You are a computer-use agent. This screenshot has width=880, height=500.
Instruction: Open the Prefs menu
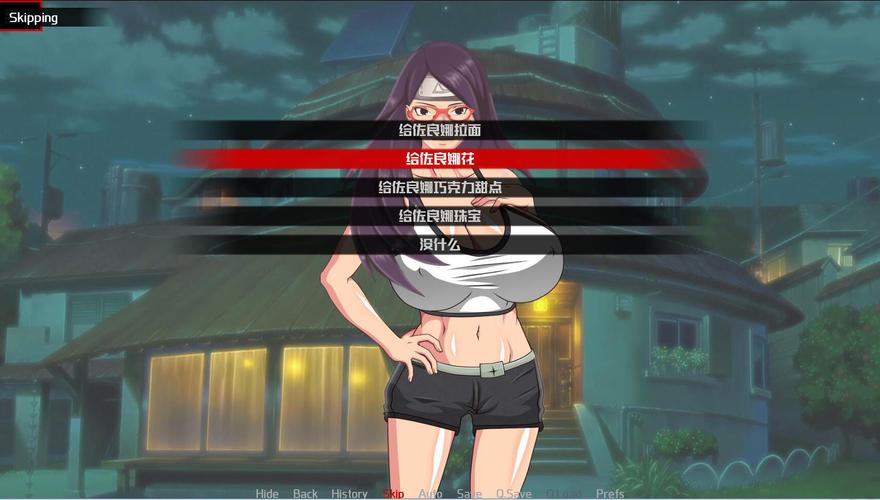(610, 493)
